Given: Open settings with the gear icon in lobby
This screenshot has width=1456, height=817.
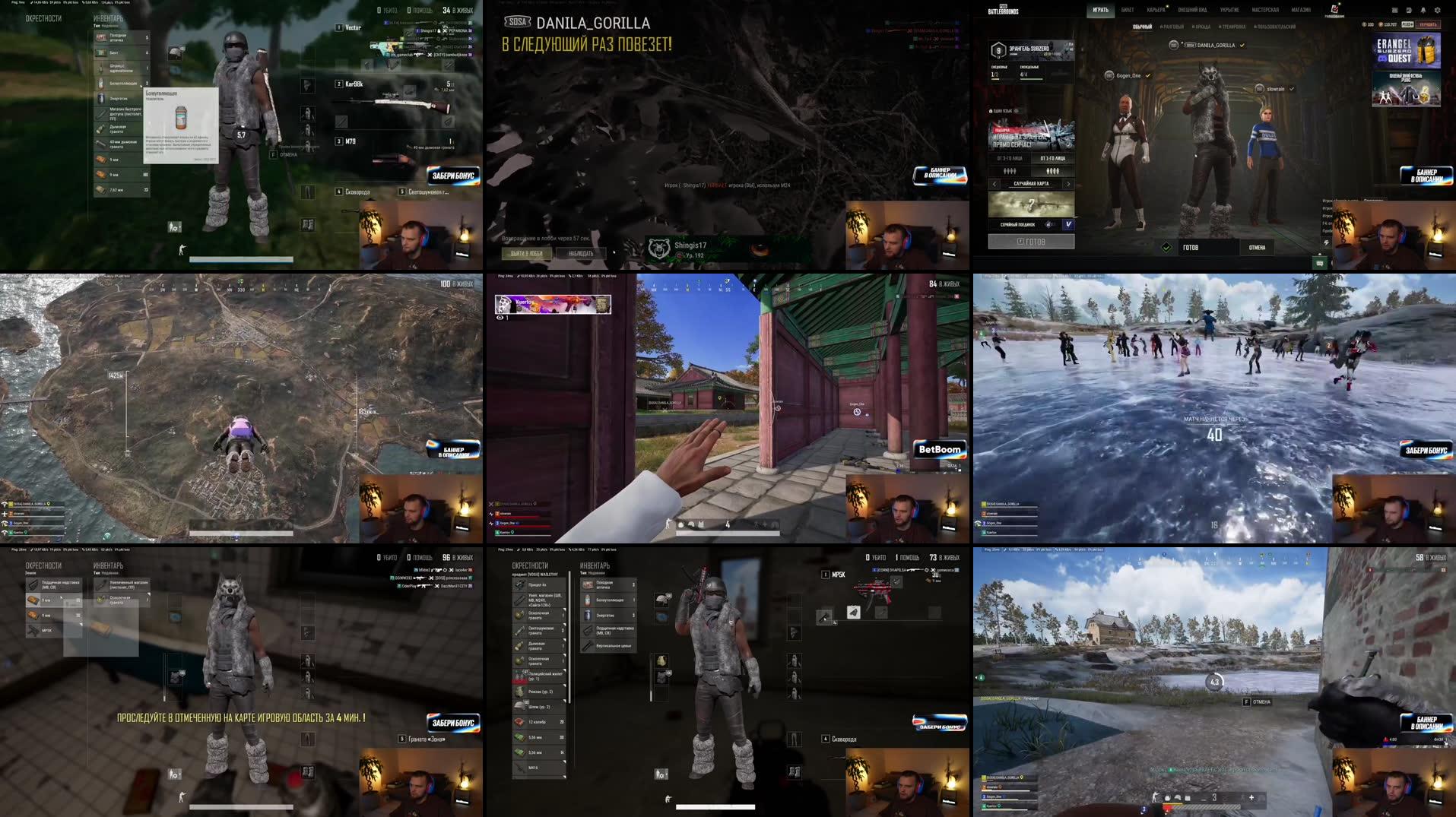Looking at the screenshot, I should point(1438,11).
